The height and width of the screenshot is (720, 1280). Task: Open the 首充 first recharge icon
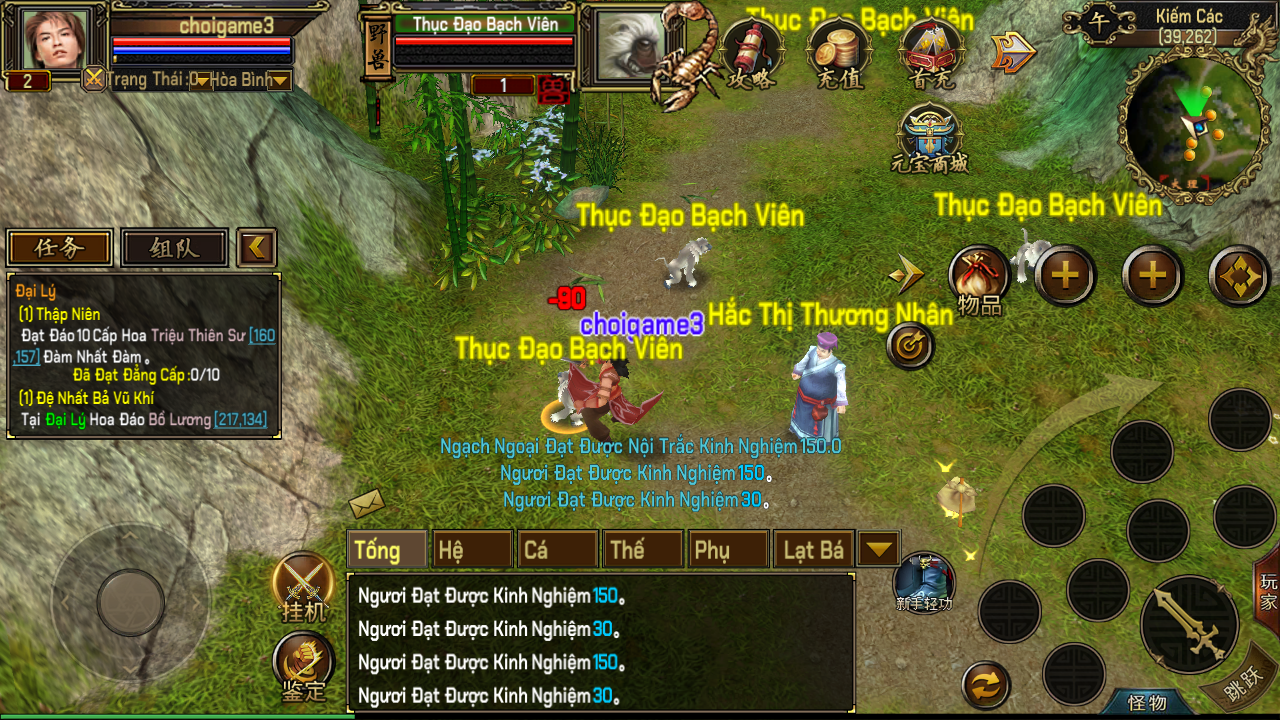[931, 50]
